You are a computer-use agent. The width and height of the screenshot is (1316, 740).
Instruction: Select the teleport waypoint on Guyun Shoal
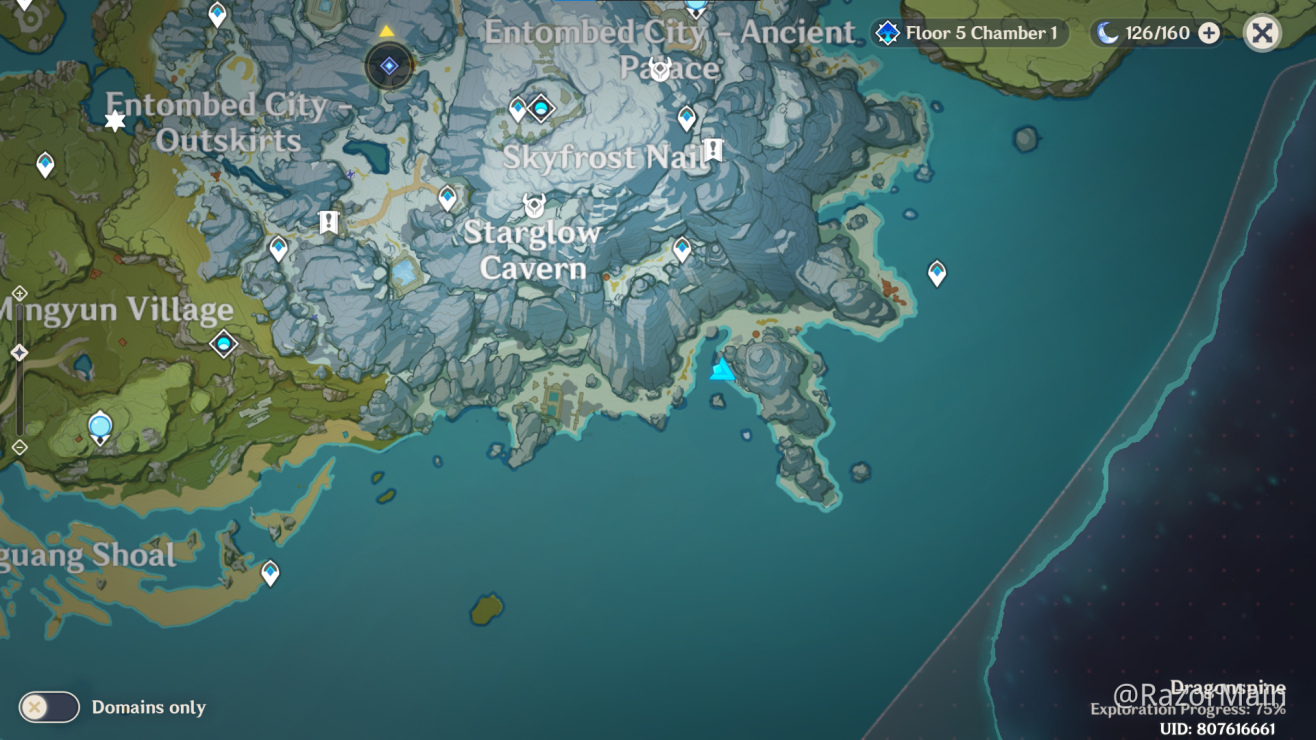tap(270, 572)
